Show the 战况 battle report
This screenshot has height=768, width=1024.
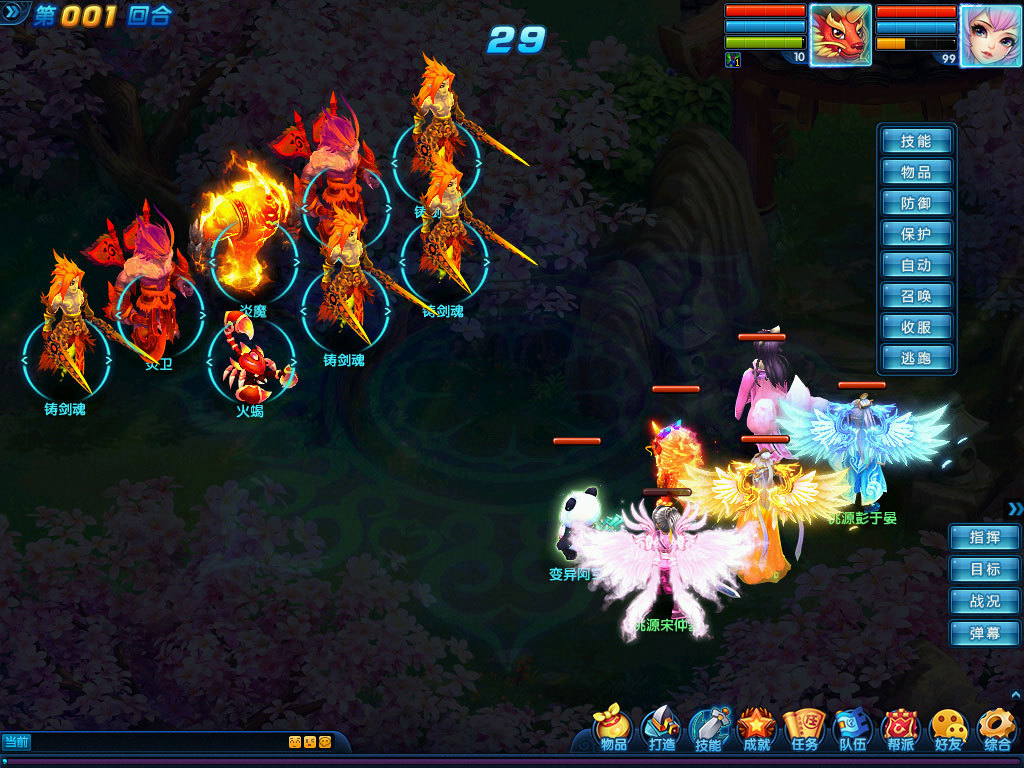pyautogui.click(x=984, y=601)
